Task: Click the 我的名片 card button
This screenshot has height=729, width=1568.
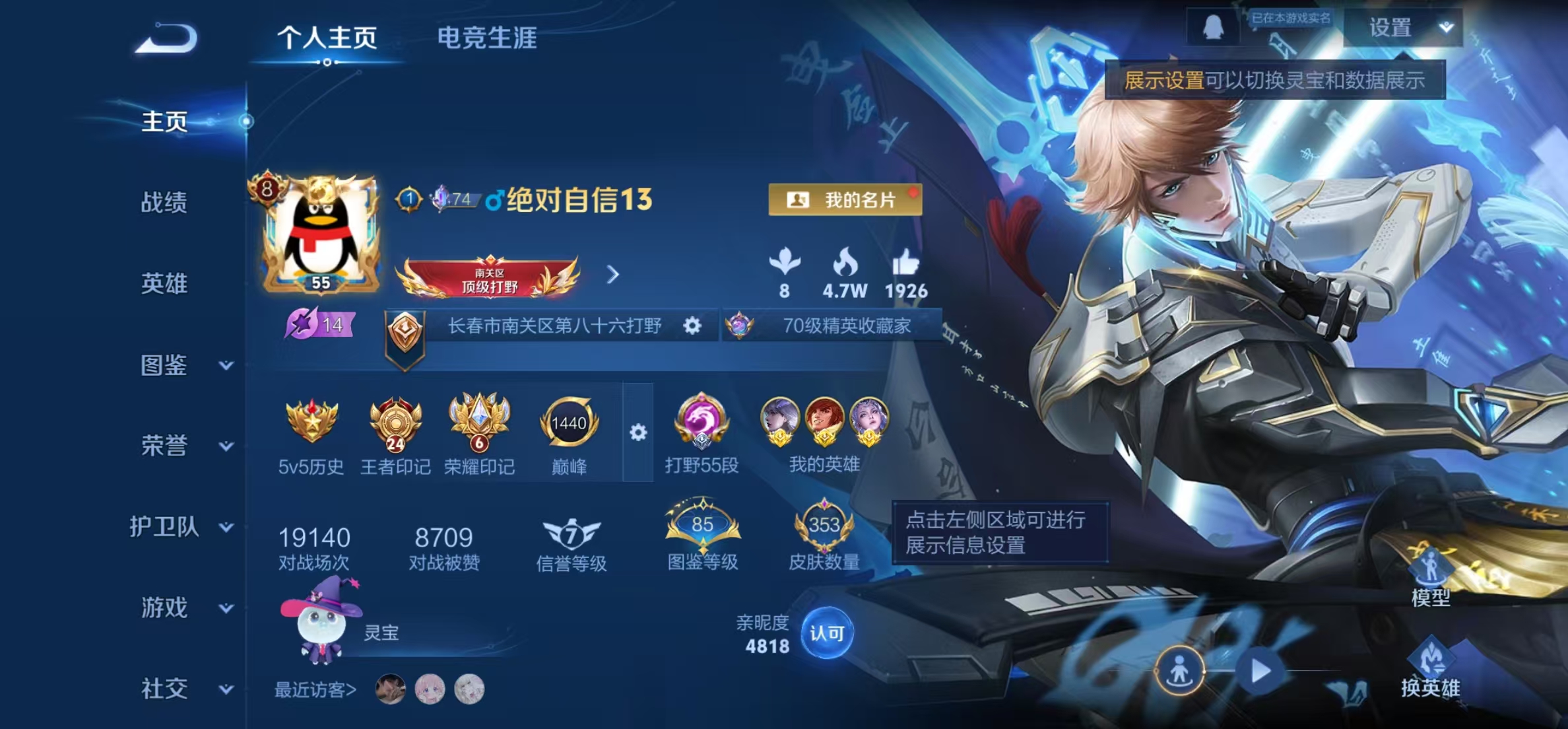Action: tap(847, 200)
